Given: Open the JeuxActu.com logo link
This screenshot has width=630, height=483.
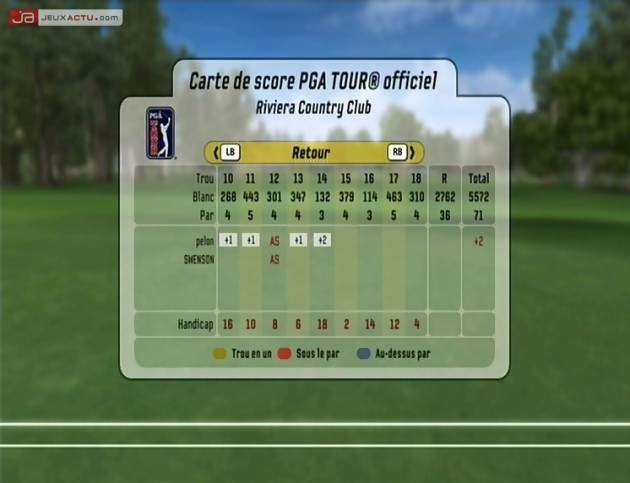Looking at the screenshot, I should [x=66, y=17].
